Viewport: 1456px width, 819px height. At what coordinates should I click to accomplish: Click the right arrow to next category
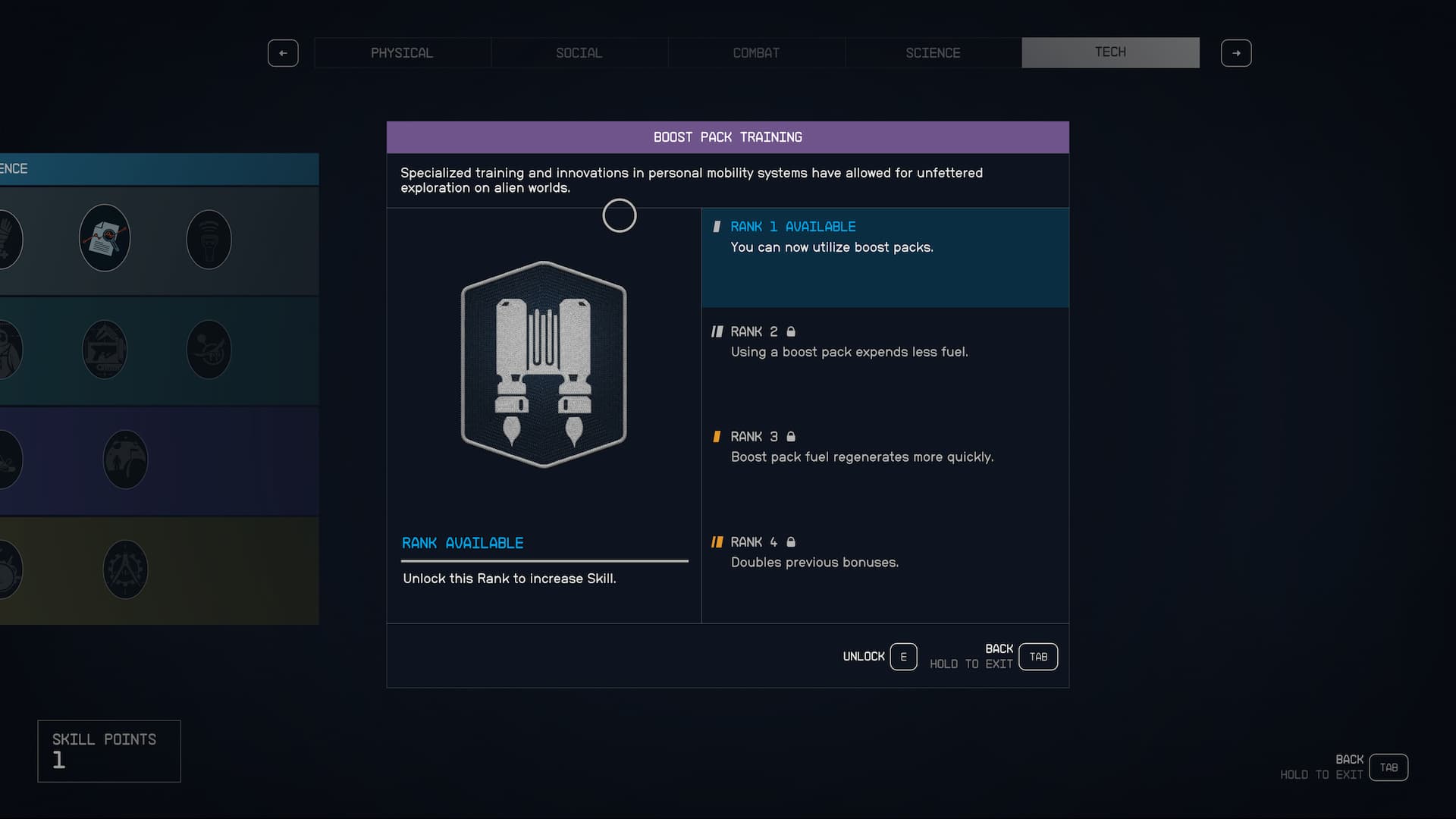coord(1236,53)
